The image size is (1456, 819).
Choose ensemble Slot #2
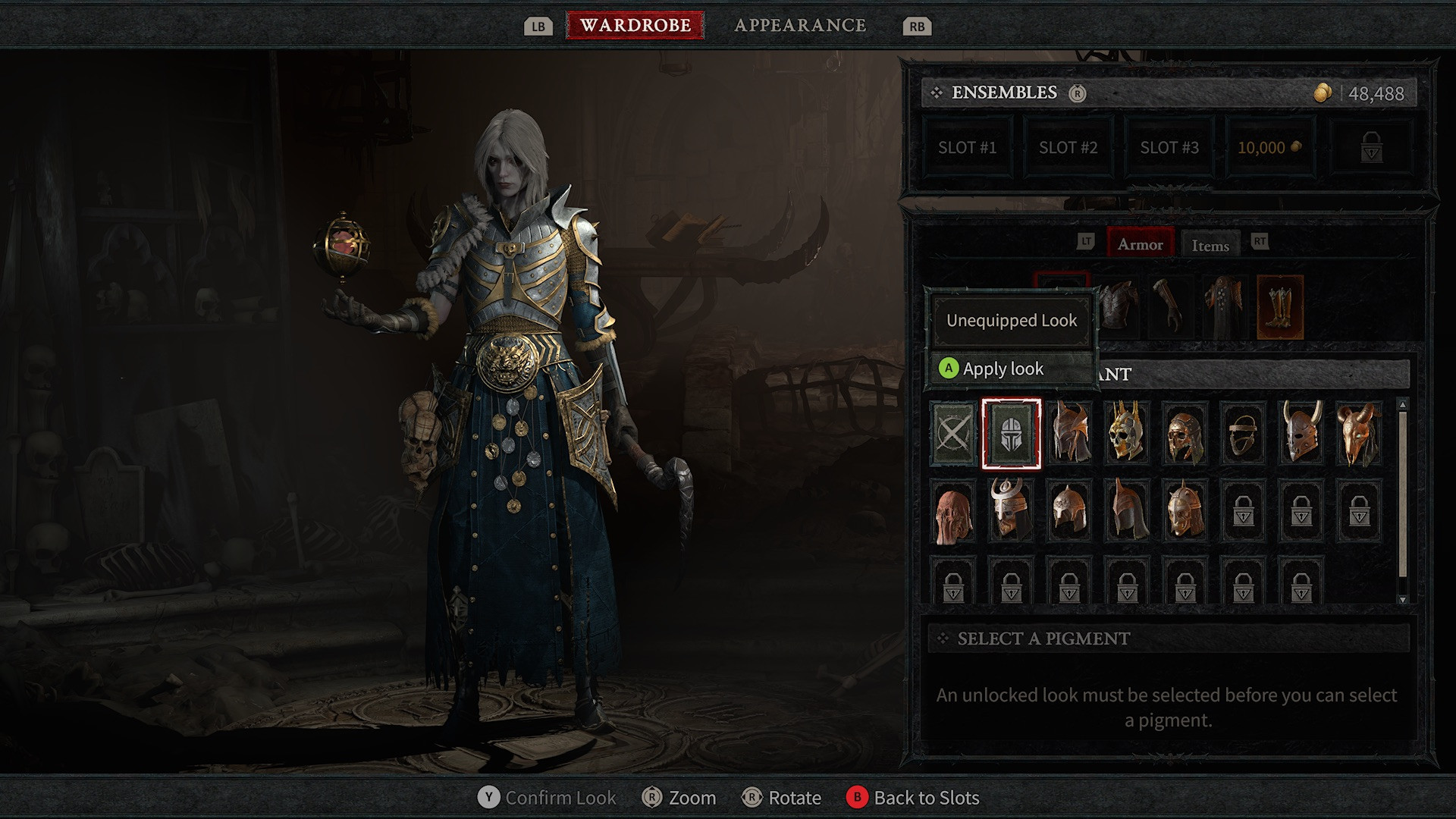(1068, 148)
